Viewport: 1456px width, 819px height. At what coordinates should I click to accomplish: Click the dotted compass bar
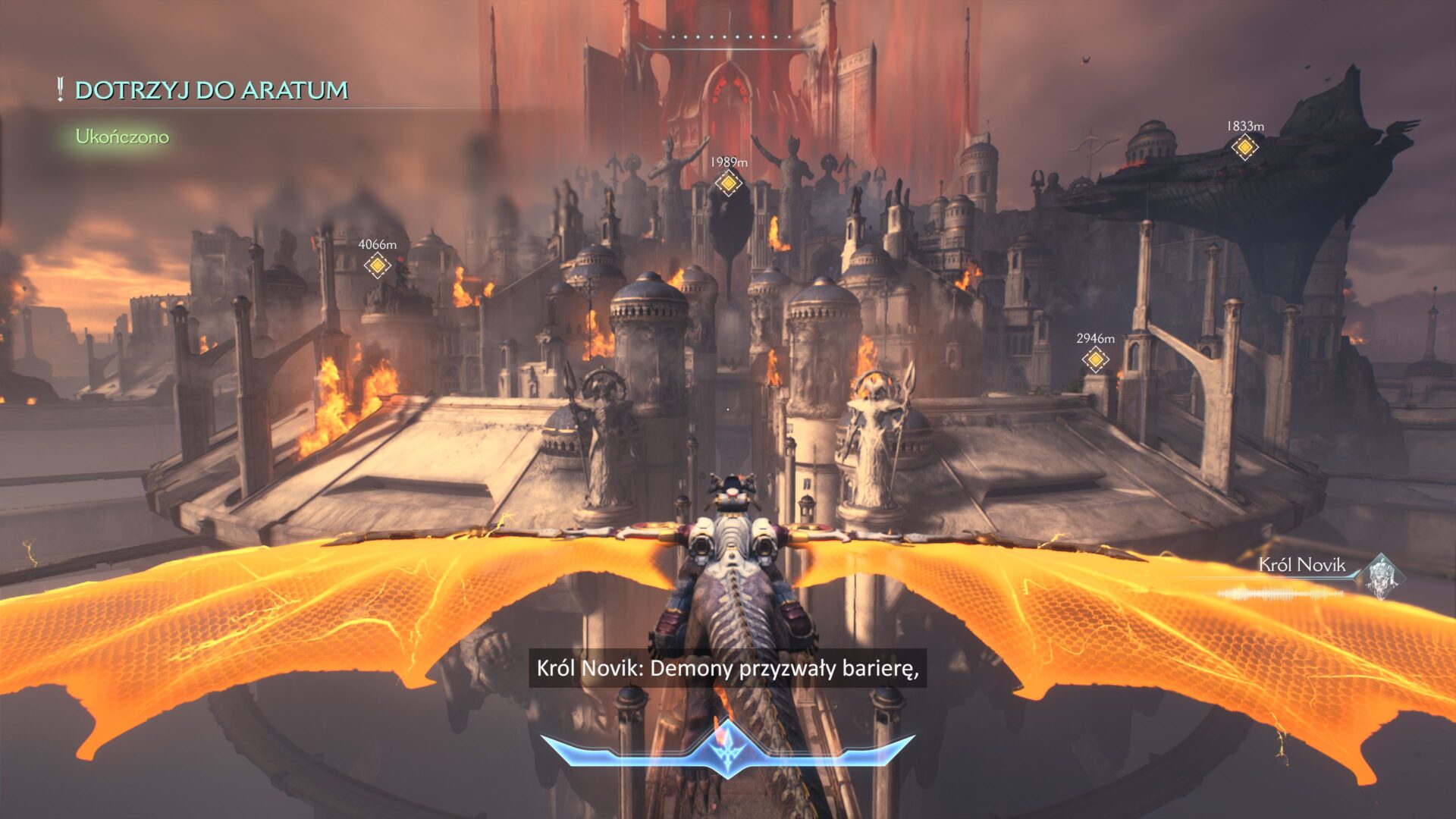click(x=727, y=38)
